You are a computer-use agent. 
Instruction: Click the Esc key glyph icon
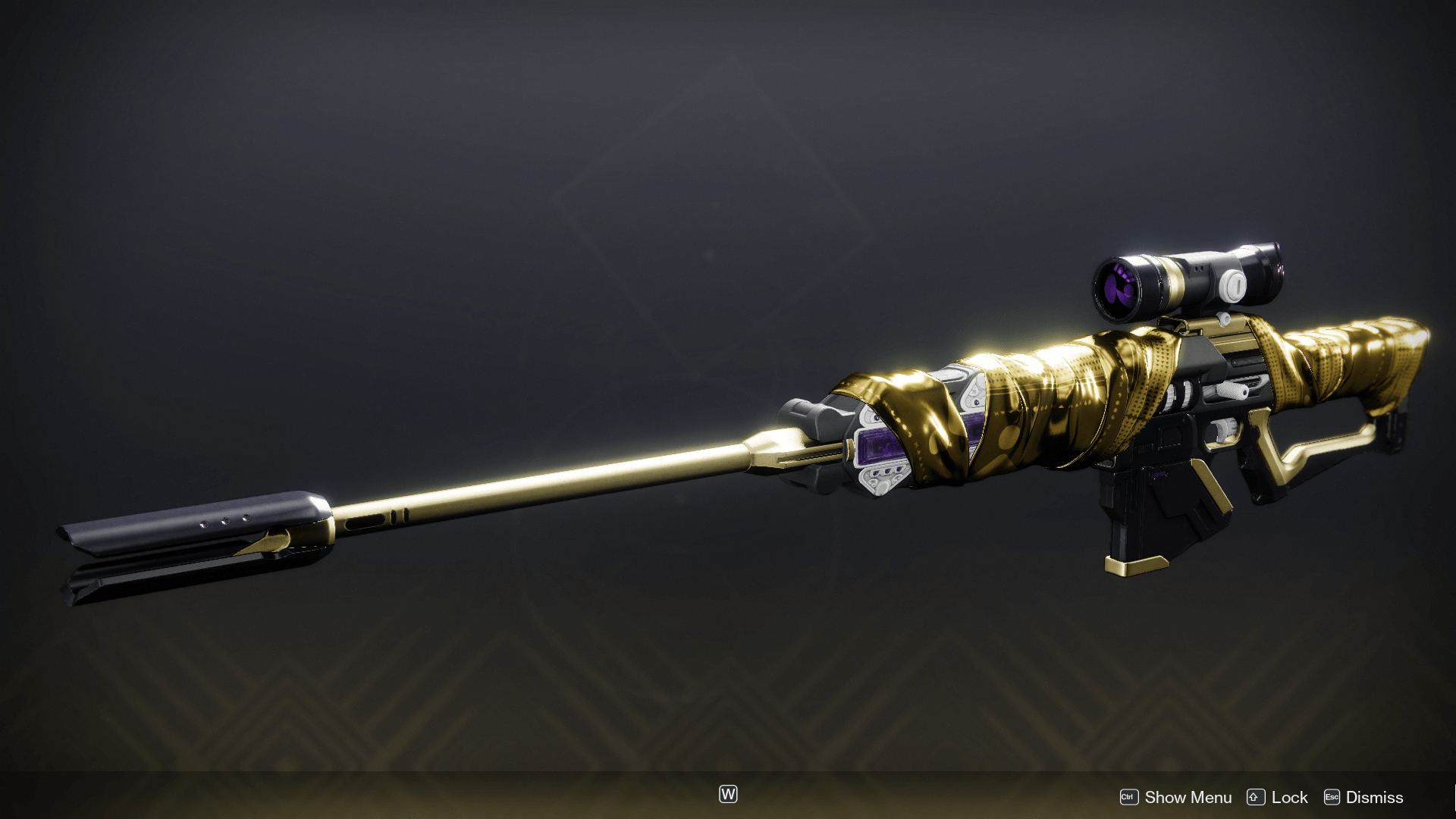pos(1332,797)
